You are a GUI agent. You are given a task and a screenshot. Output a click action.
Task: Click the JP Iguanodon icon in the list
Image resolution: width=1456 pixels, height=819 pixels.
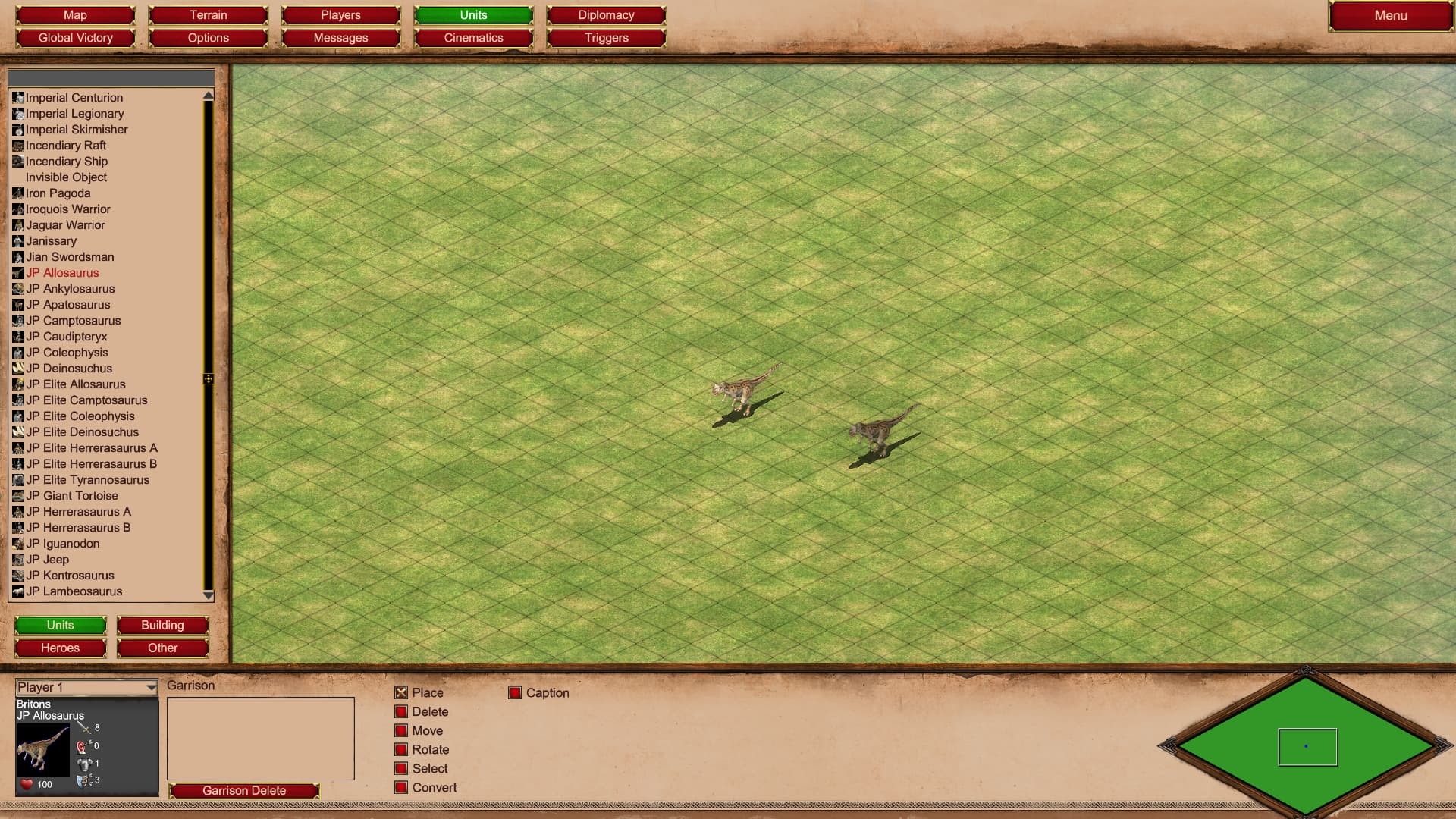click(x=17, y=544)
